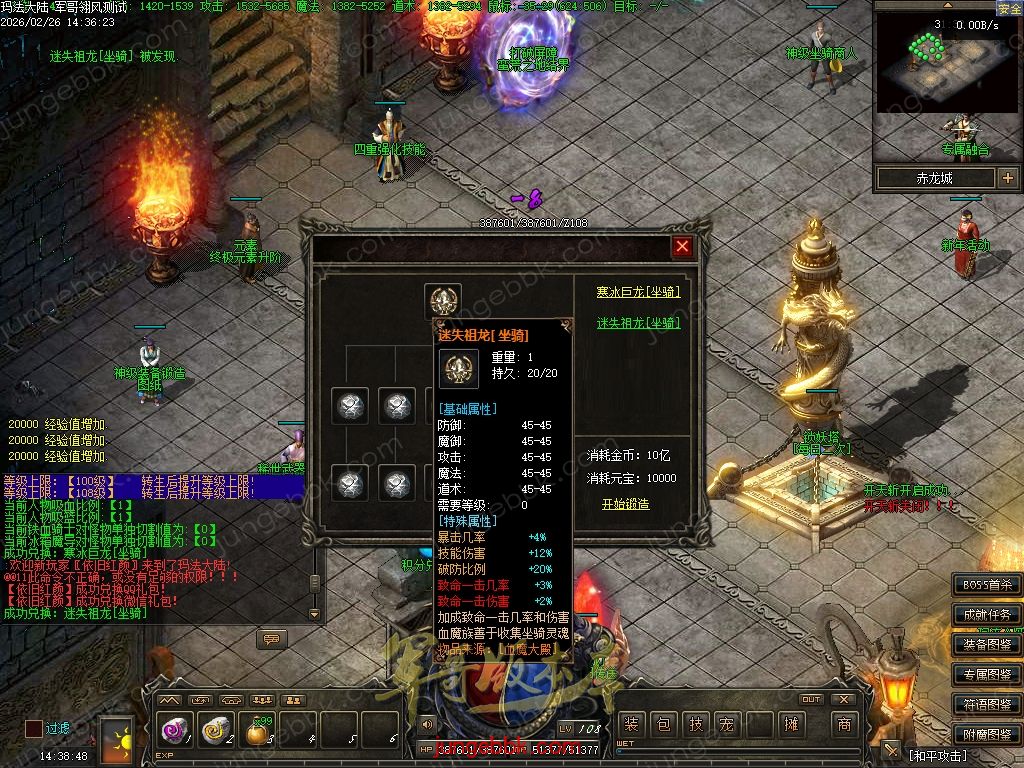Open the 专属图鉴 exclusive codex
Image resolution: width=1024 pixels, height=768 pixels.
tap(986, 675)
